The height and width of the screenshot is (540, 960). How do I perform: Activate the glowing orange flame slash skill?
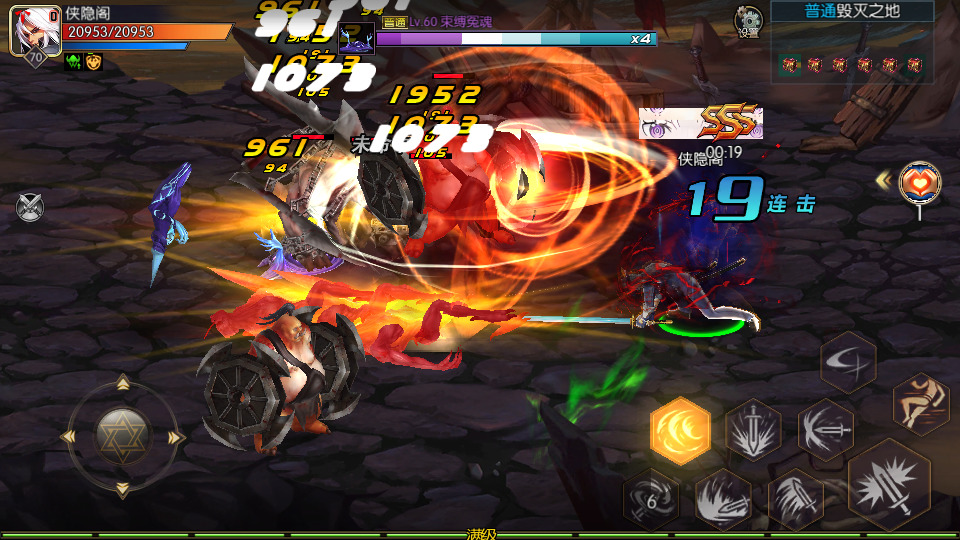(x=680, y=431)
